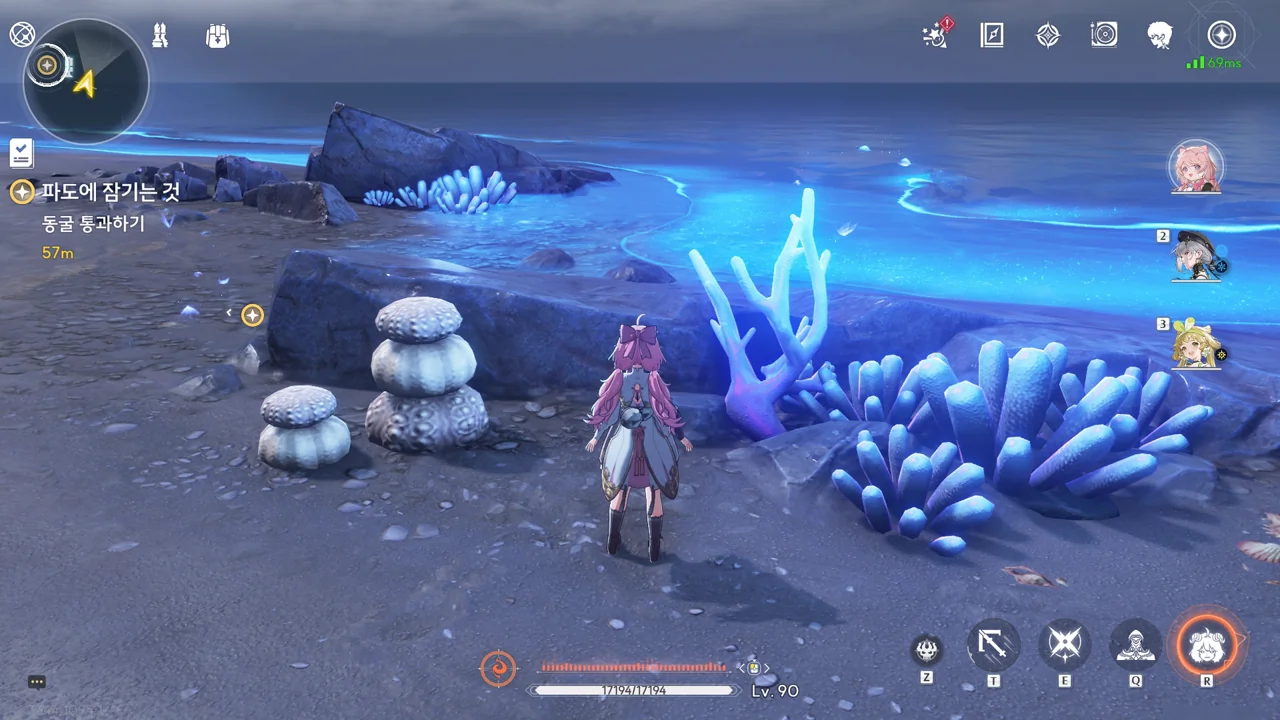The width and height of the screenshot is (1280, 720).
Task: Open the circular minimap
Action: tap(86, 82)
